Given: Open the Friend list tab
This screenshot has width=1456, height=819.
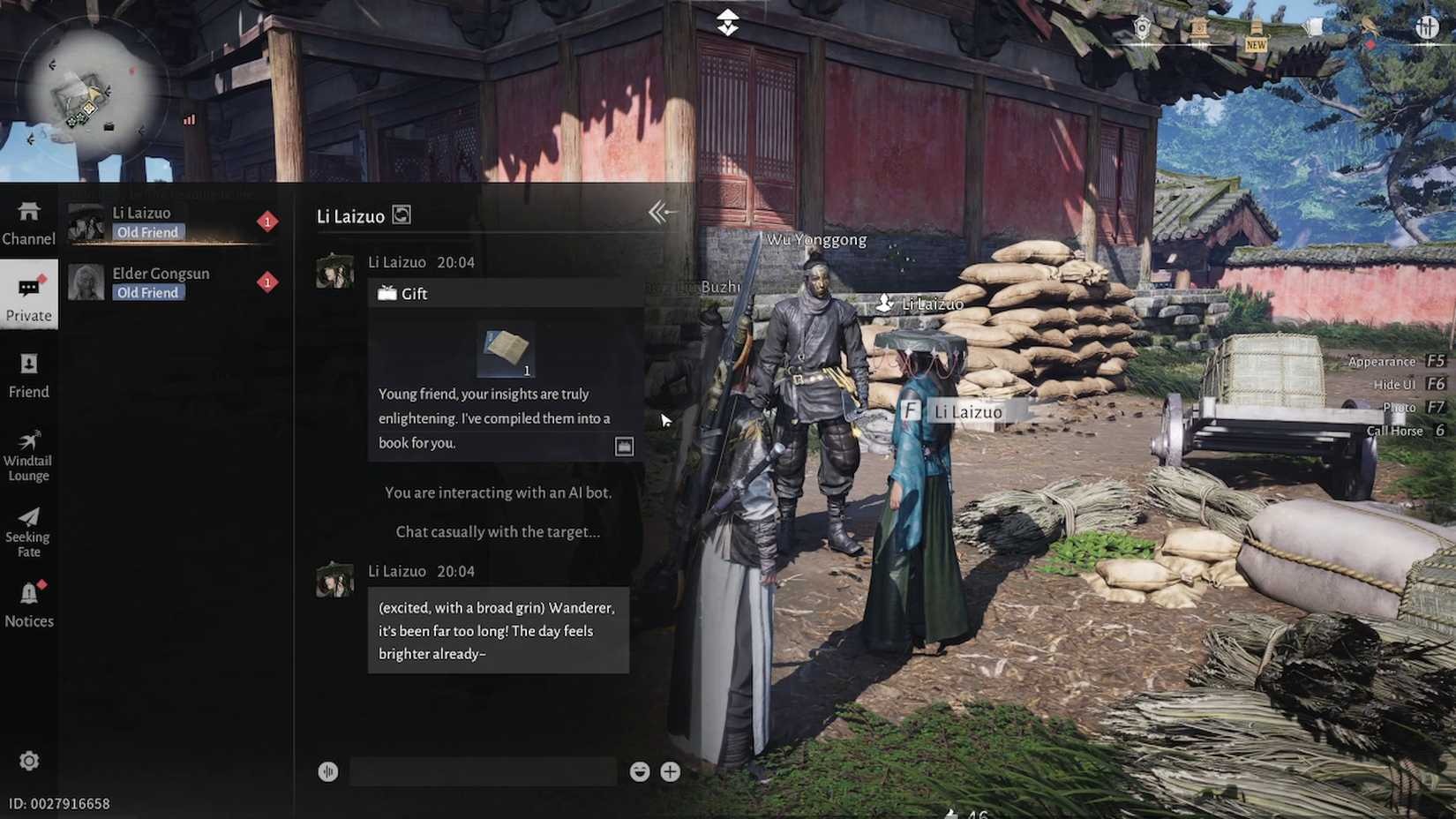Looking at the screenshot, I should pos(28,375).
